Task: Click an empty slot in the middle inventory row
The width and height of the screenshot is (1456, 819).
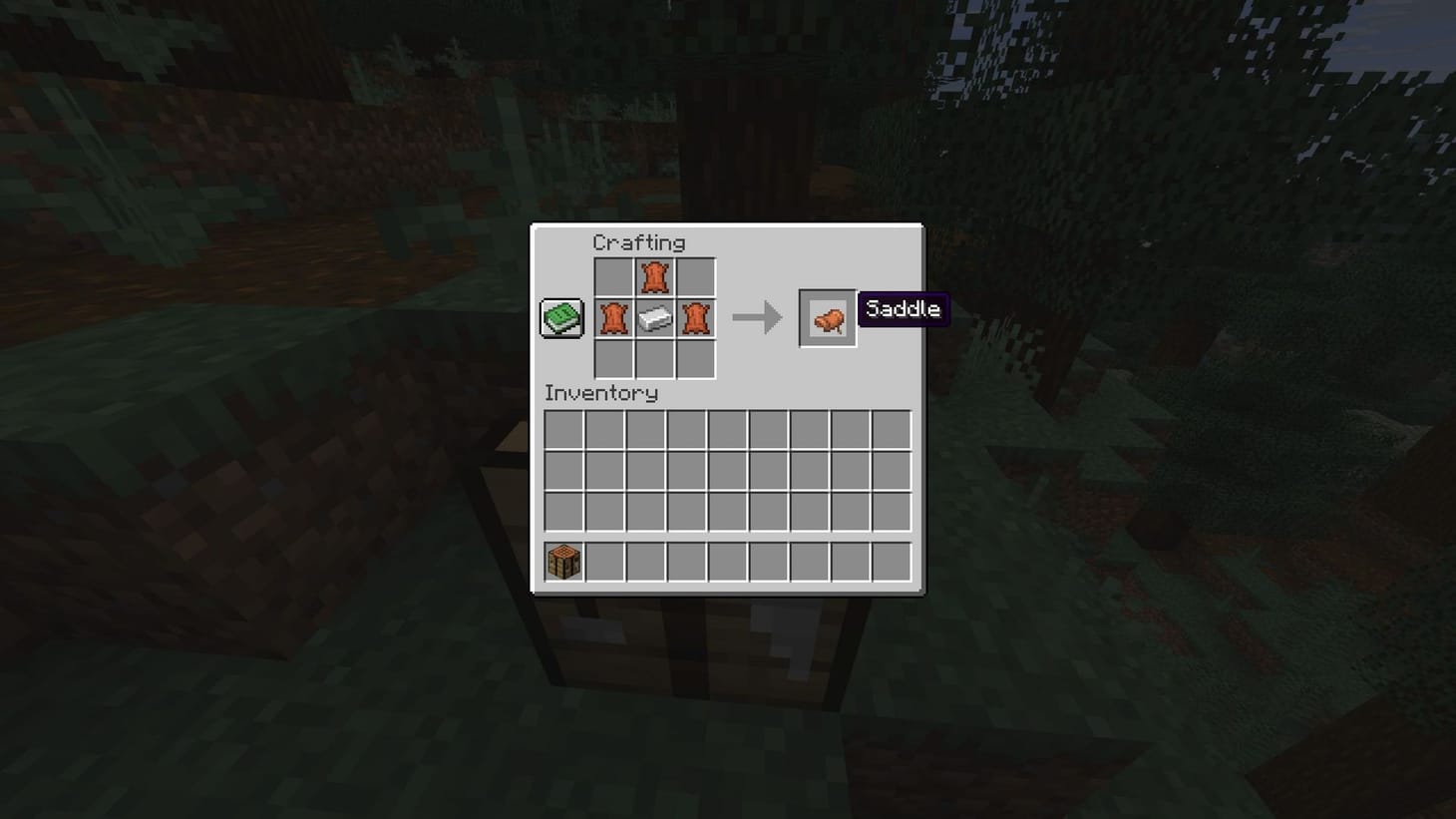Action: coord(726,470)
